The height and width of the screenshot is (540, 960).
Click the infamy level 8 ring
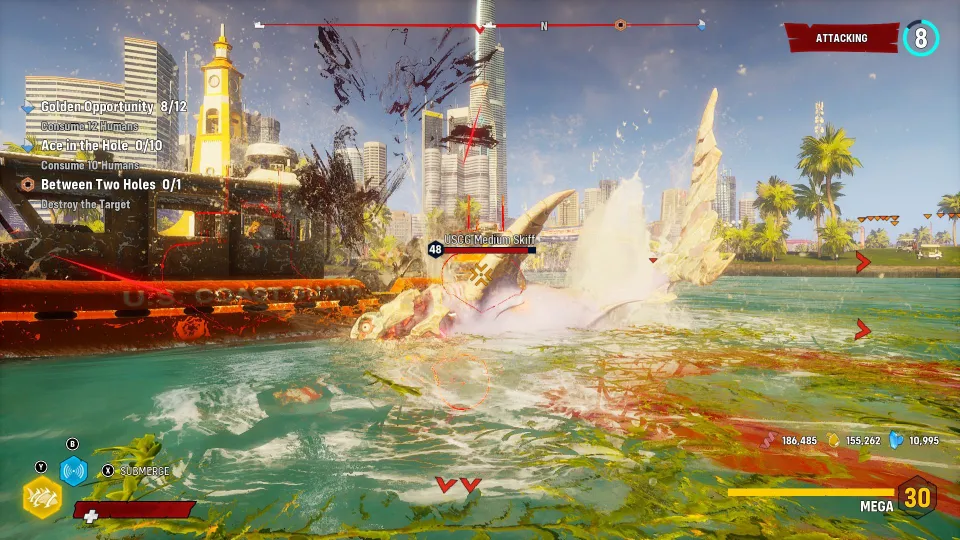tap(920, 38)
